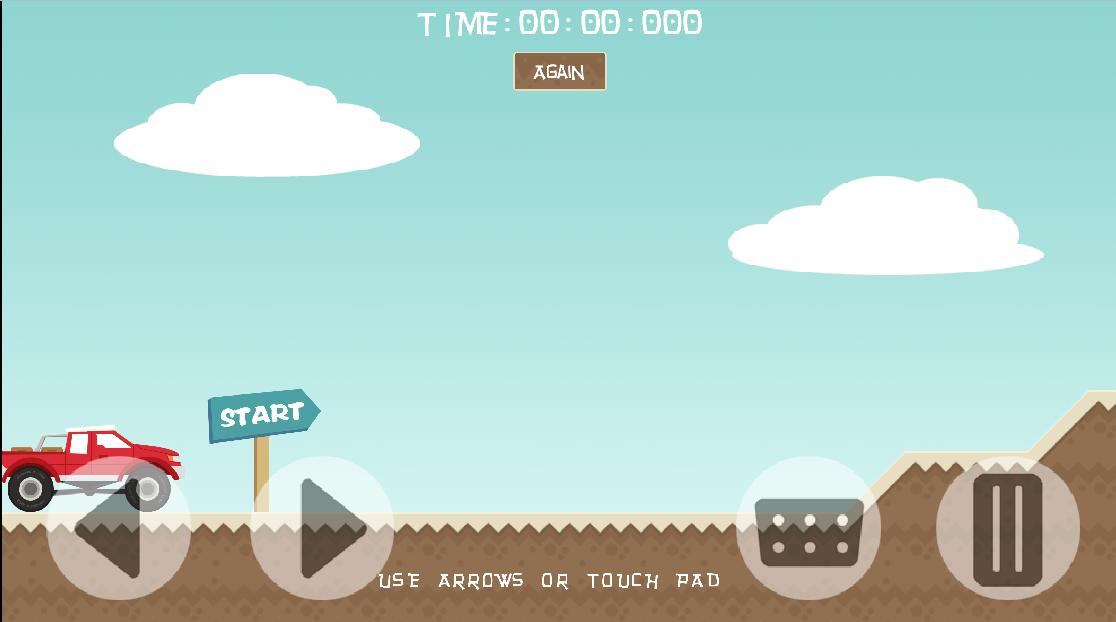This screenshot has width=1116, height=622.
Task: Tap the striped brake pedal button
Action: pyautogui.click(x=1007, y=529)
